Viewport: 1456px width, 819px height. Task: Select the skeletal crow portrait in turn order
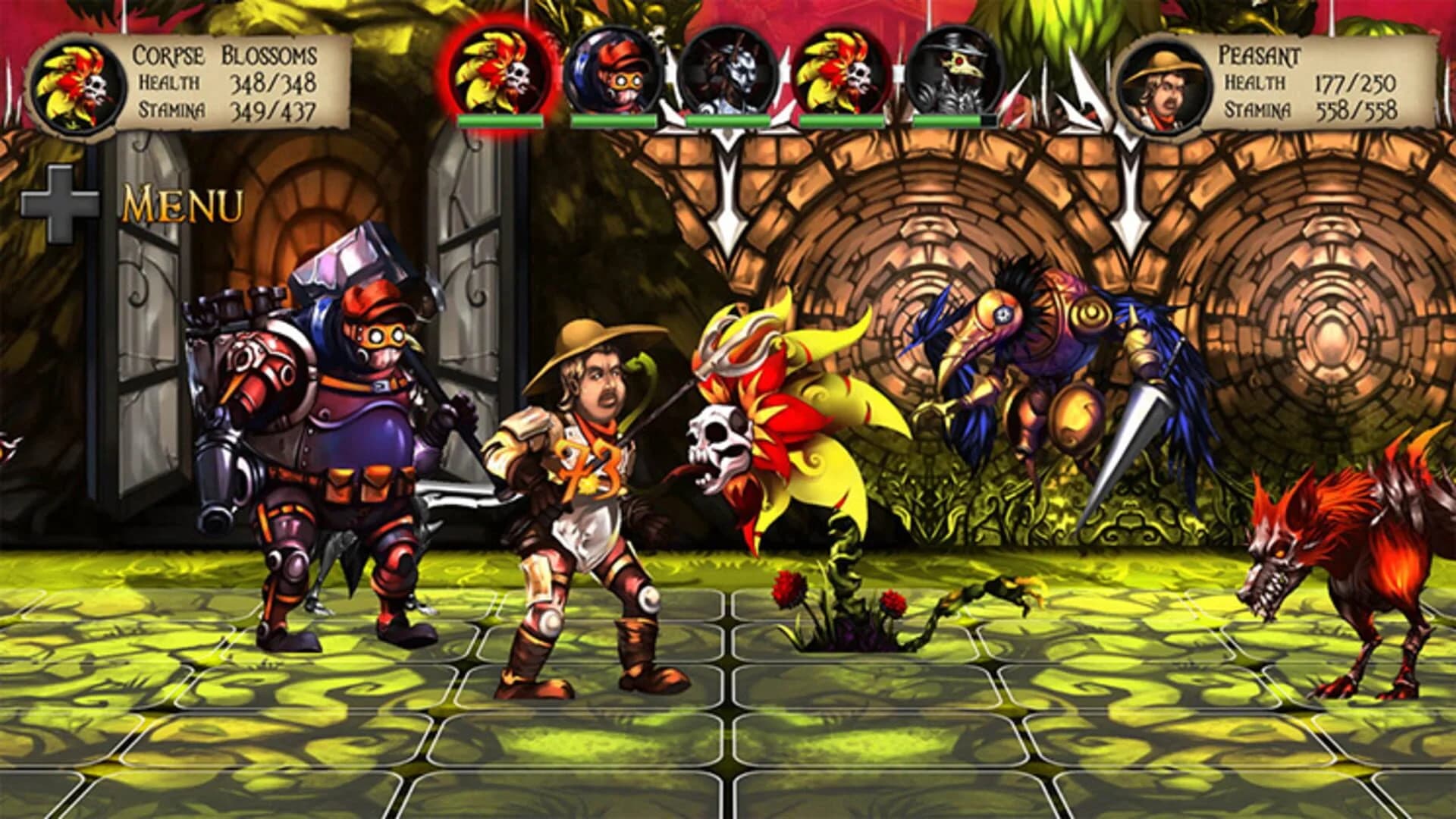point(724,72)
